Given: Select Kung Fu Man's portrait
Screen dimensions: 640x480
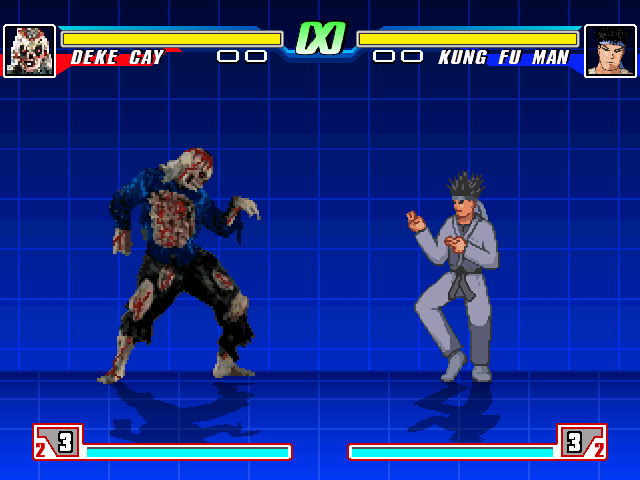Looking at the screenshot, I should click(610, 51).
